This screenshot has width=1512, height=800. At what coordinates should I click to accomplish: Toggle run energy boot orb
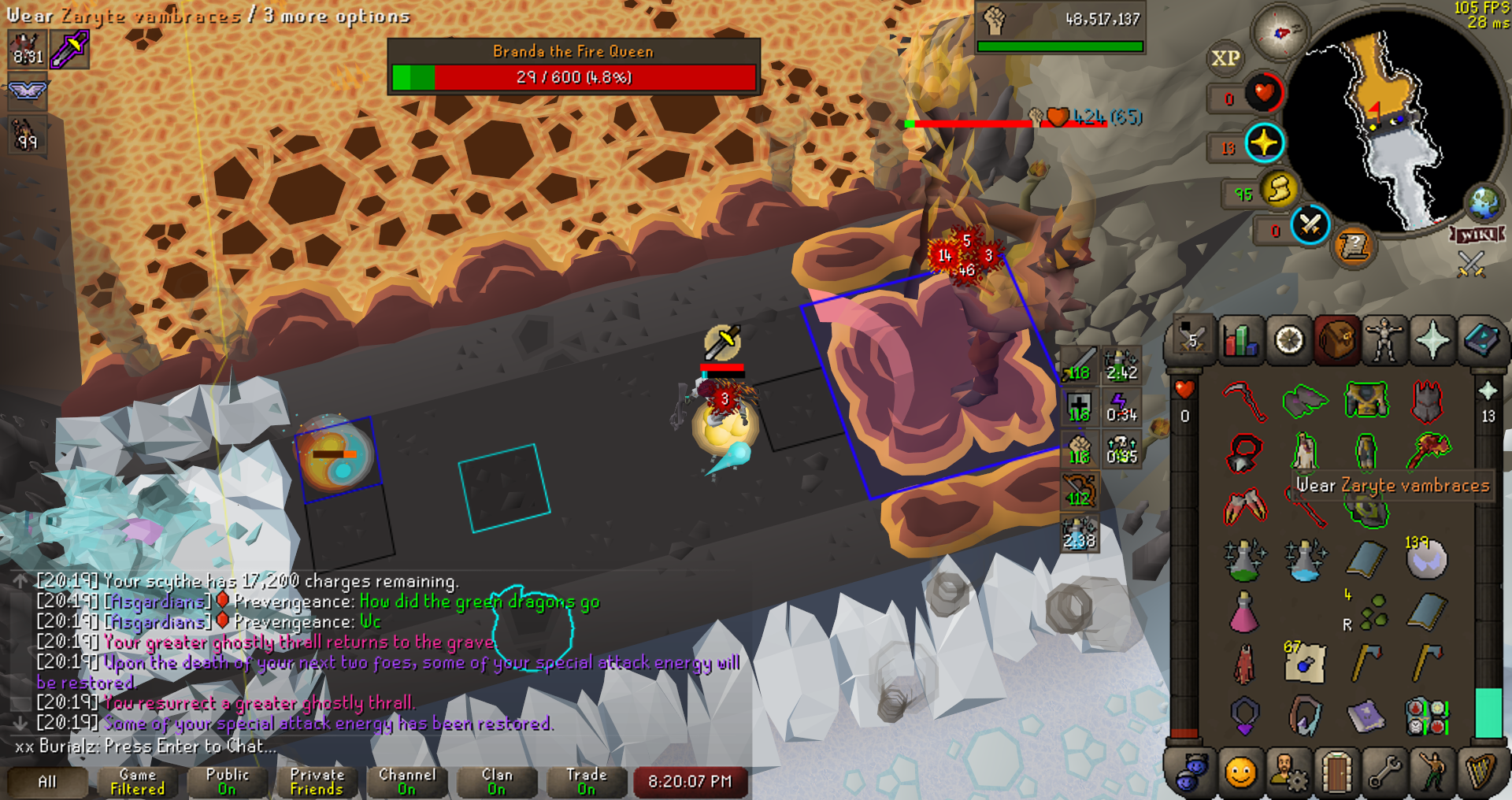tap(1280, 190)
